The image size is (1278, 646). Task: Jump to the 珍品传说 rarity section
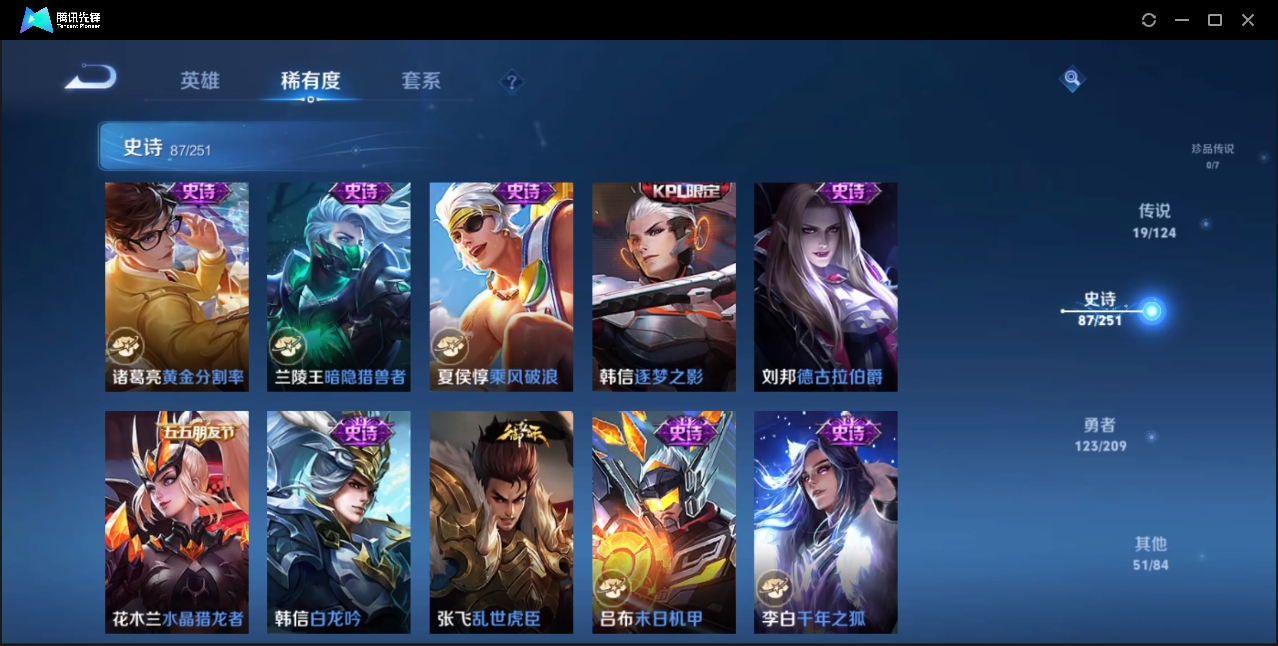pos(1212,154)
